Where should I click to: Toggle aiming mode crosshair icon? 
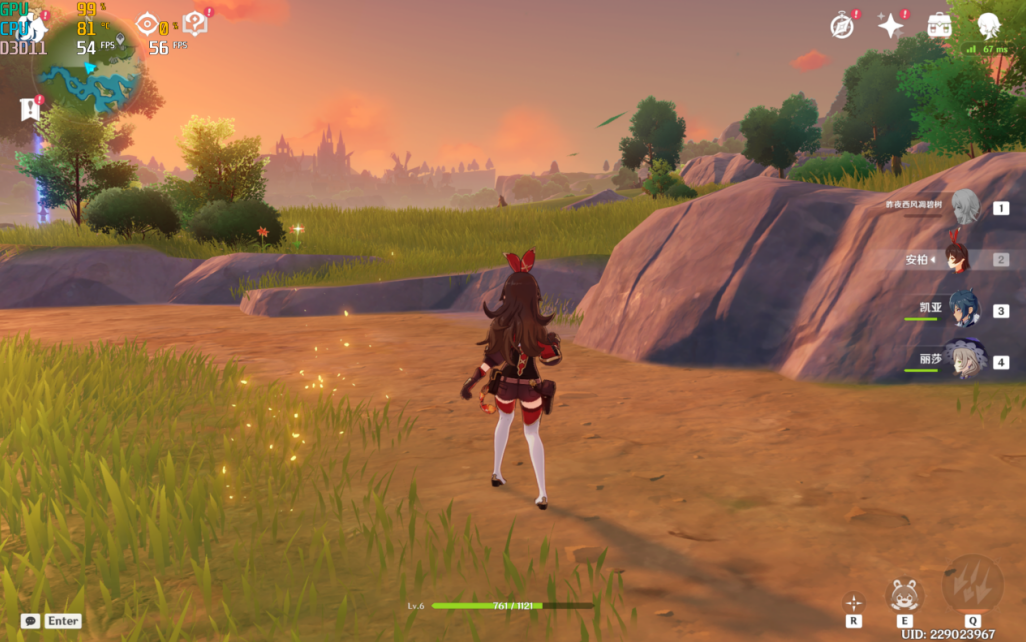click(853, 602)
